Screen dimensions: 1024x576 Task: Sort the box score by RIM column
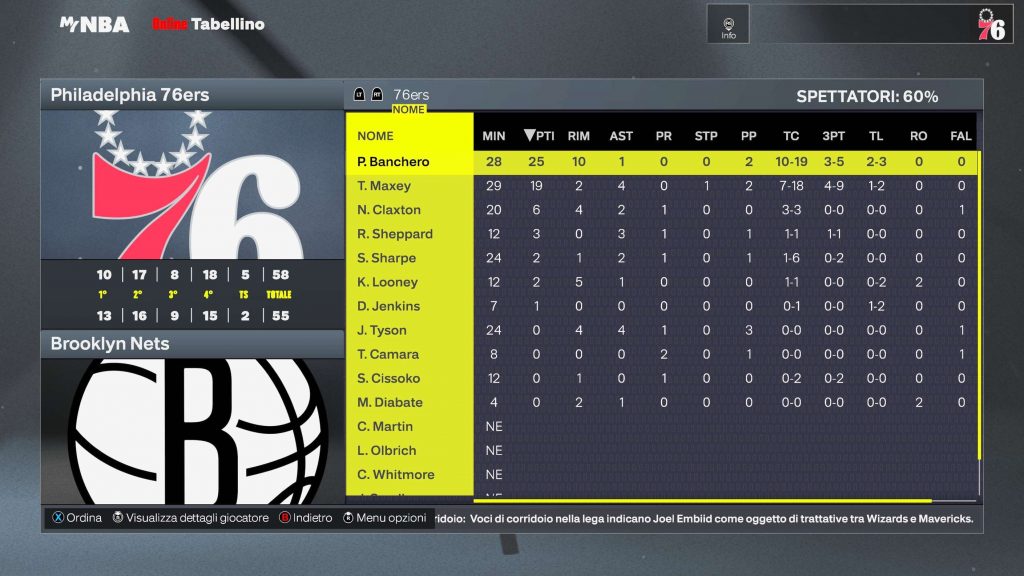[578, 136]
